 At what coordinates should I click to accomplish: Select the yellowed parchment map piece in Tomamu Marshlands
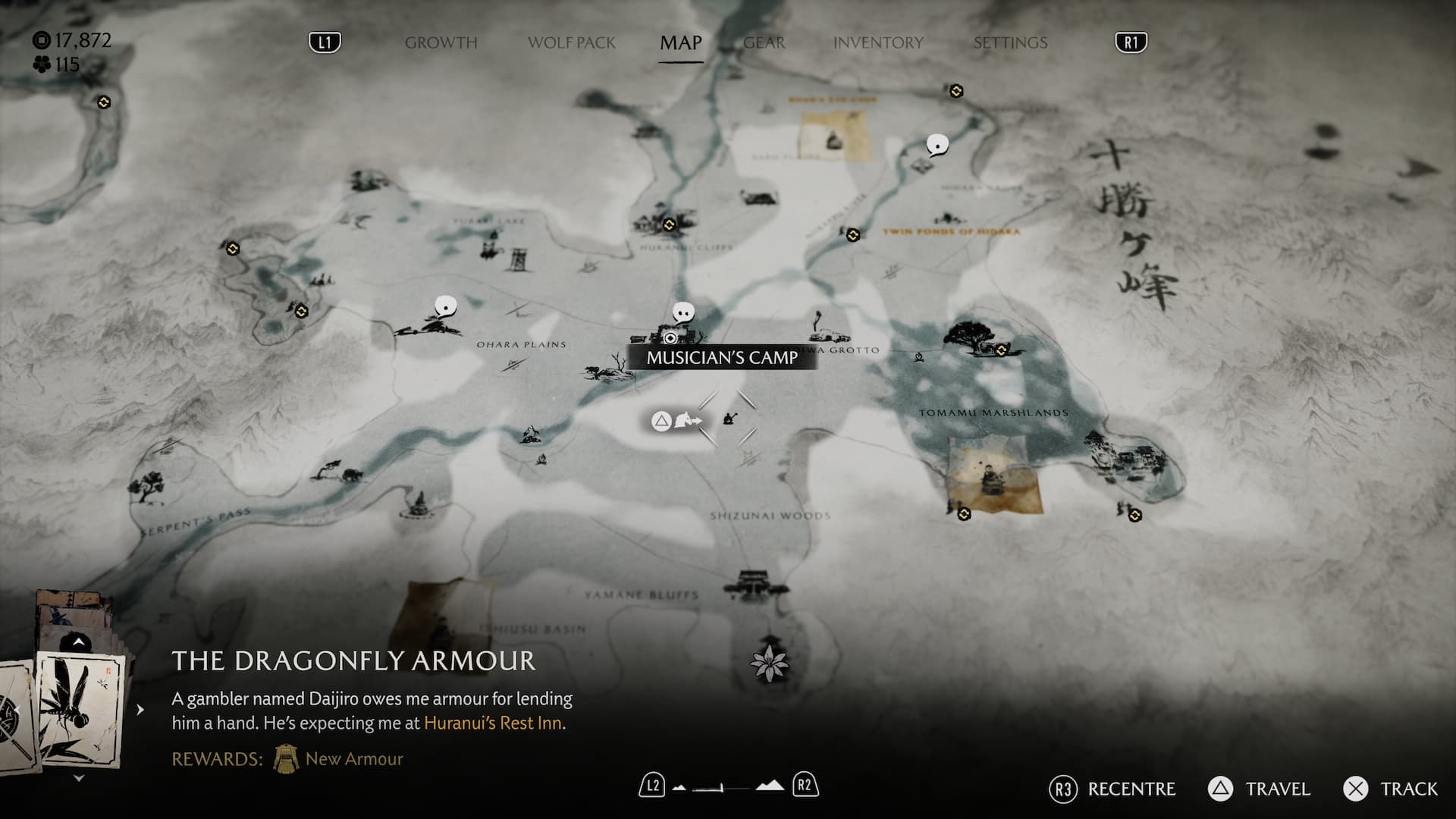[994, 476]
